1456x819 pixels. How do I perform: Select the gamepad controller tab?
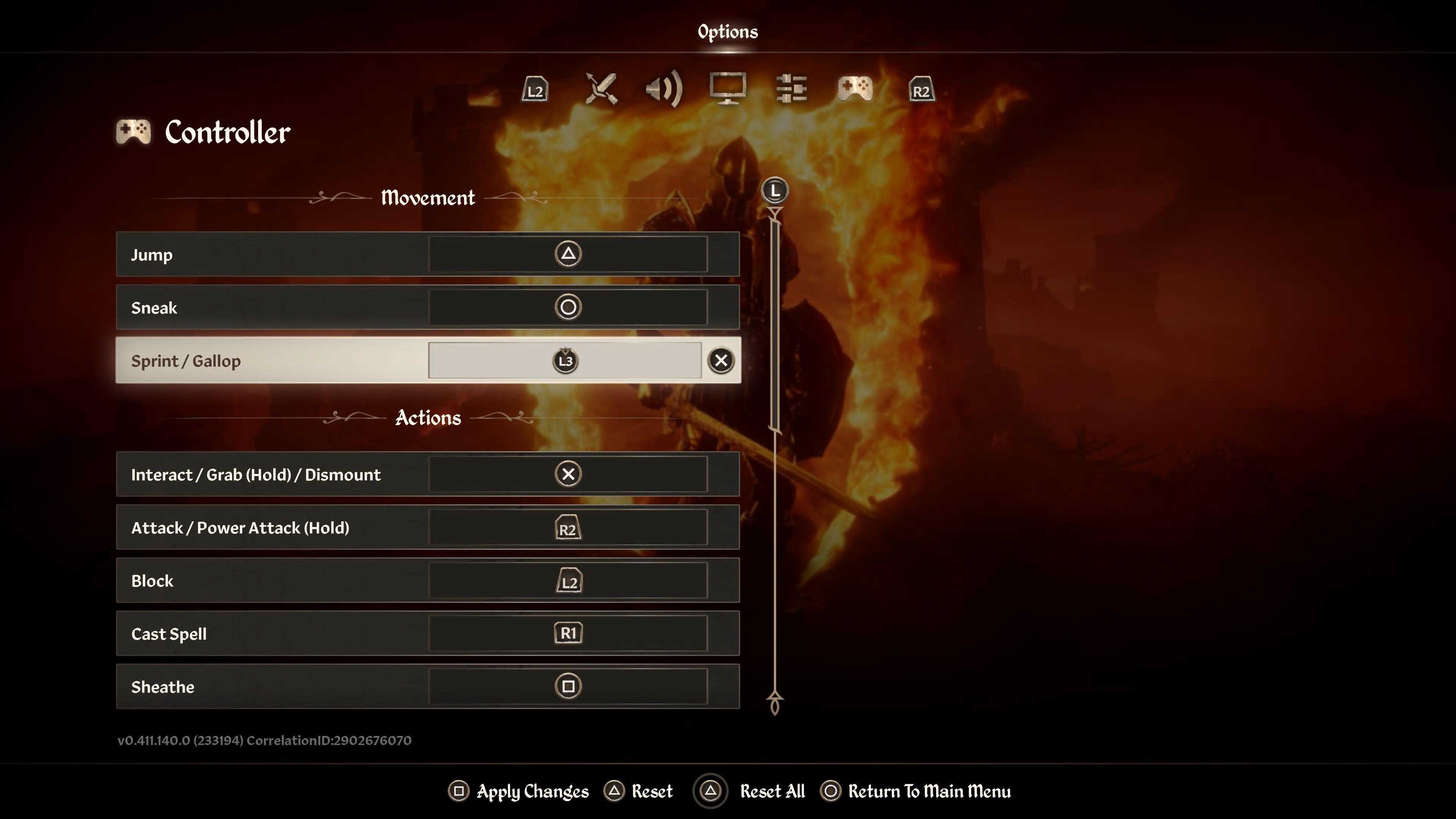855,89
